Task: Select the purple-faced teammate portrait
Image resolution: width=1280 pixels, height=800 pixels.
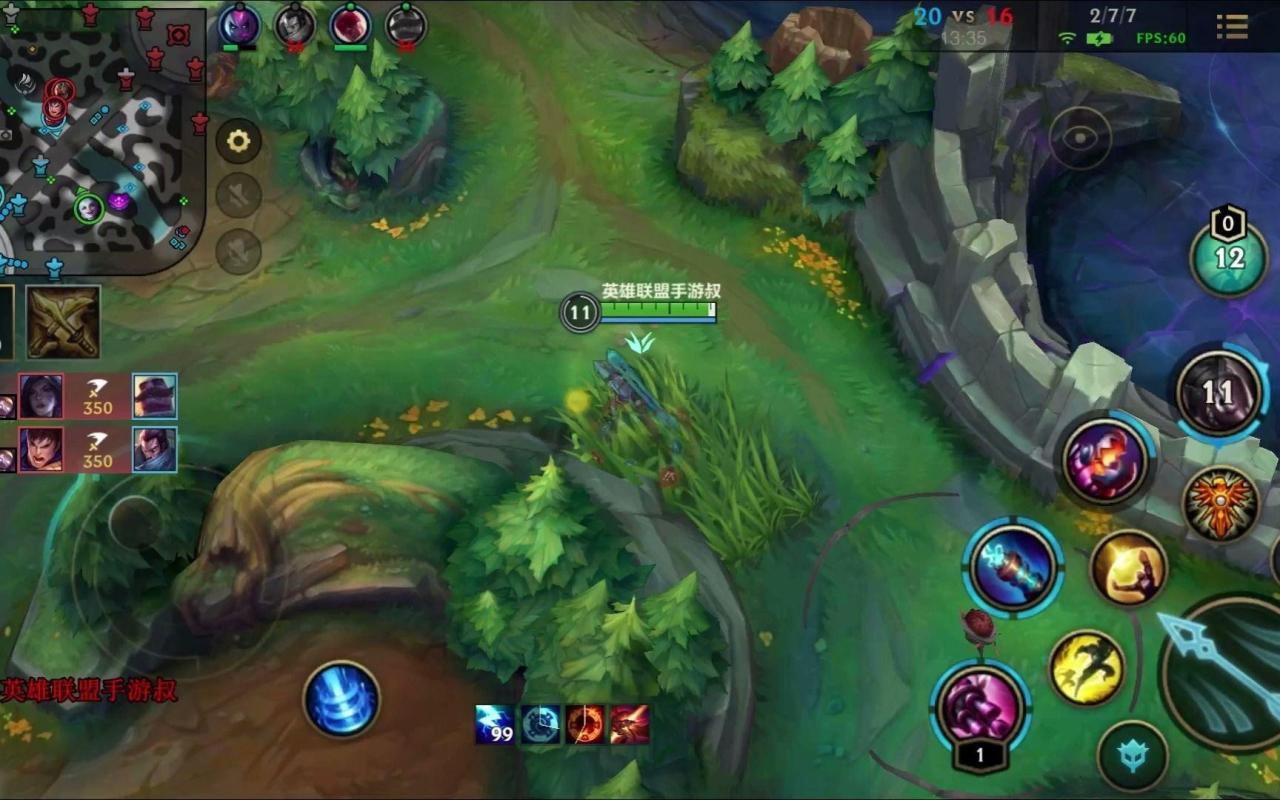Action: click(x=239, y=24)
